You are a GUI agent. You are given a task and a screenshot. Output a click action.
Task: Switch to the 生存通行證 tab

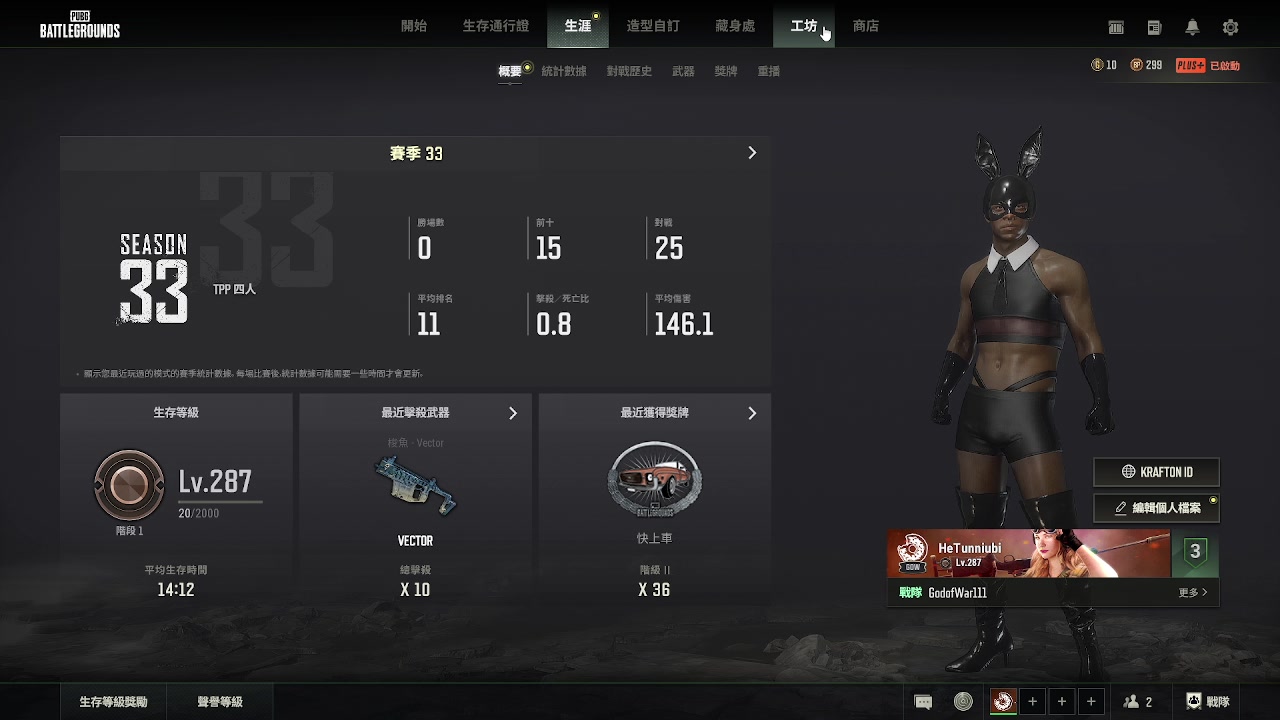tap(495, 26)
